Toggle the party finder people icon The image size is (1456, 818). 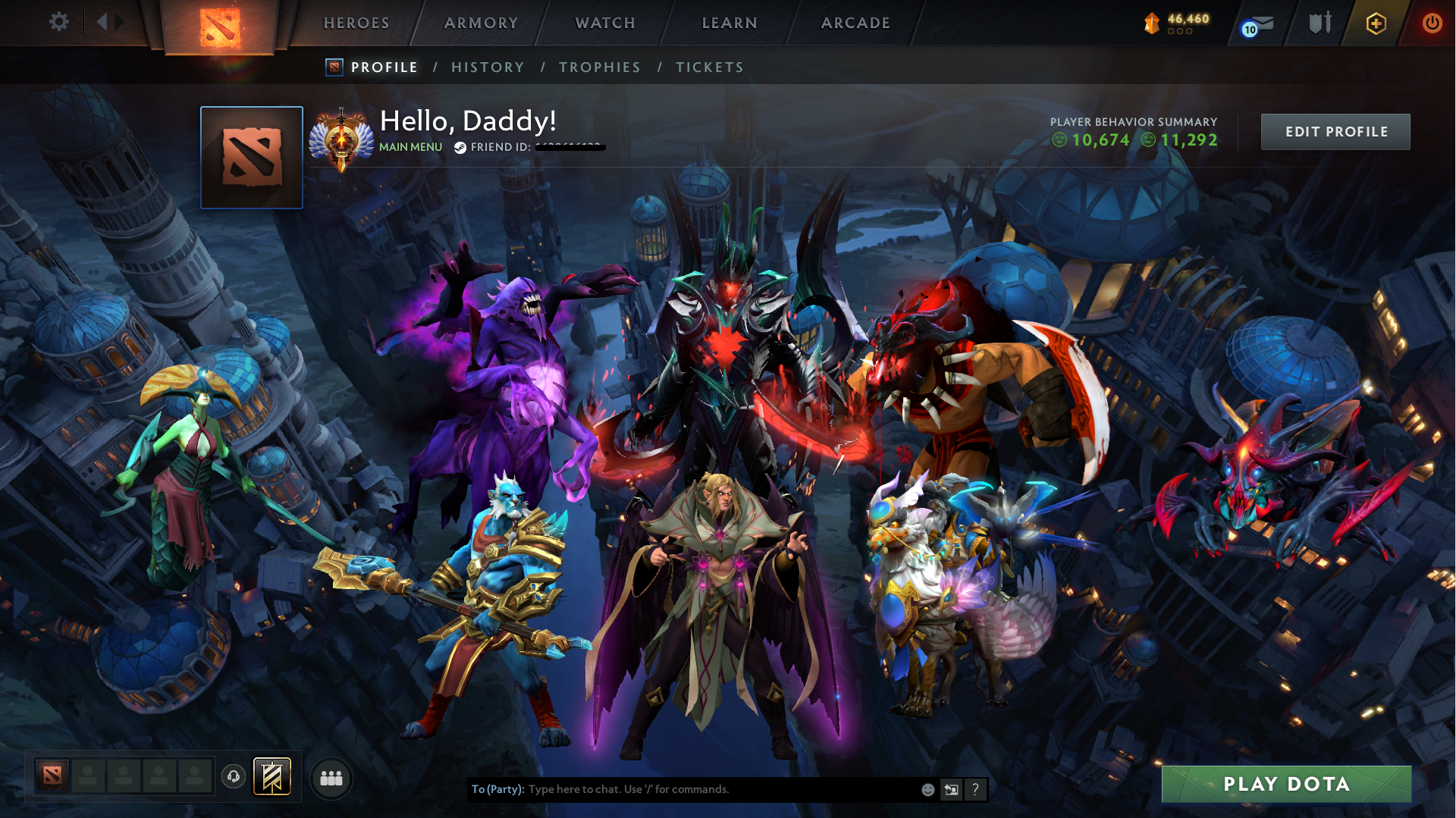(331, 777)
